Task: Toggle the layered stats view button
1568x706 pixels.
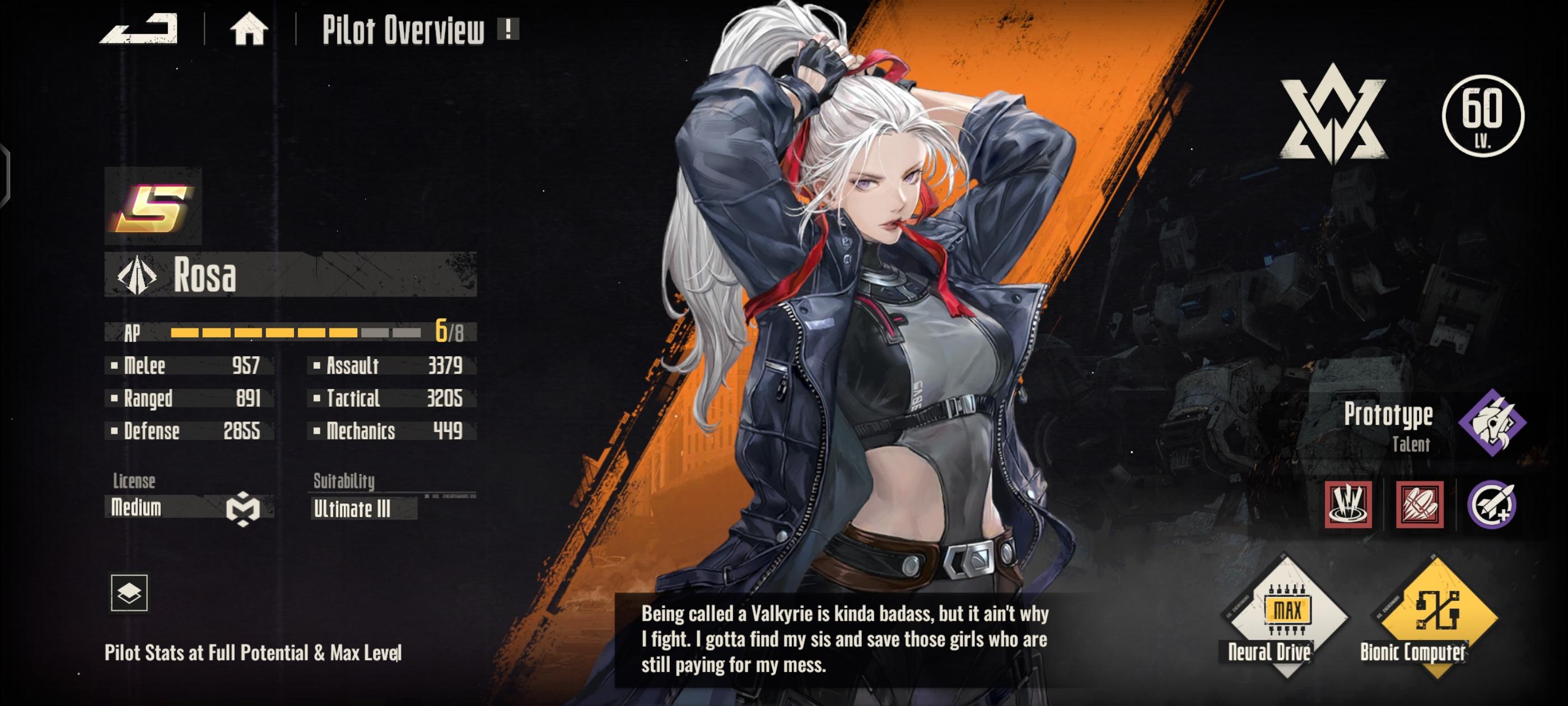Action: (129, 592)
